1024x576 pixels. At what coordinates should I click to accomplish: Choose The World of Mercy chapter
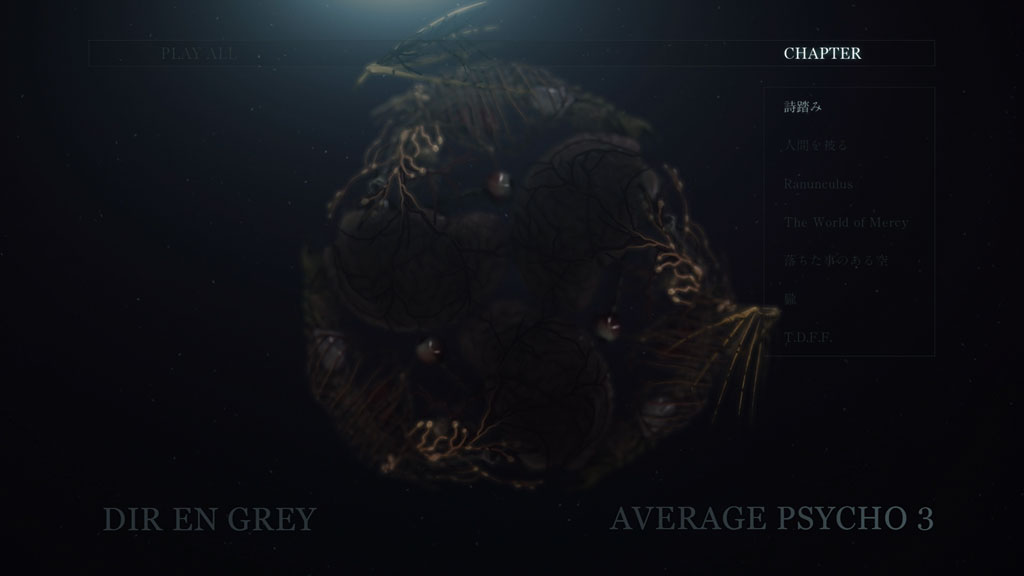[846, 222]
